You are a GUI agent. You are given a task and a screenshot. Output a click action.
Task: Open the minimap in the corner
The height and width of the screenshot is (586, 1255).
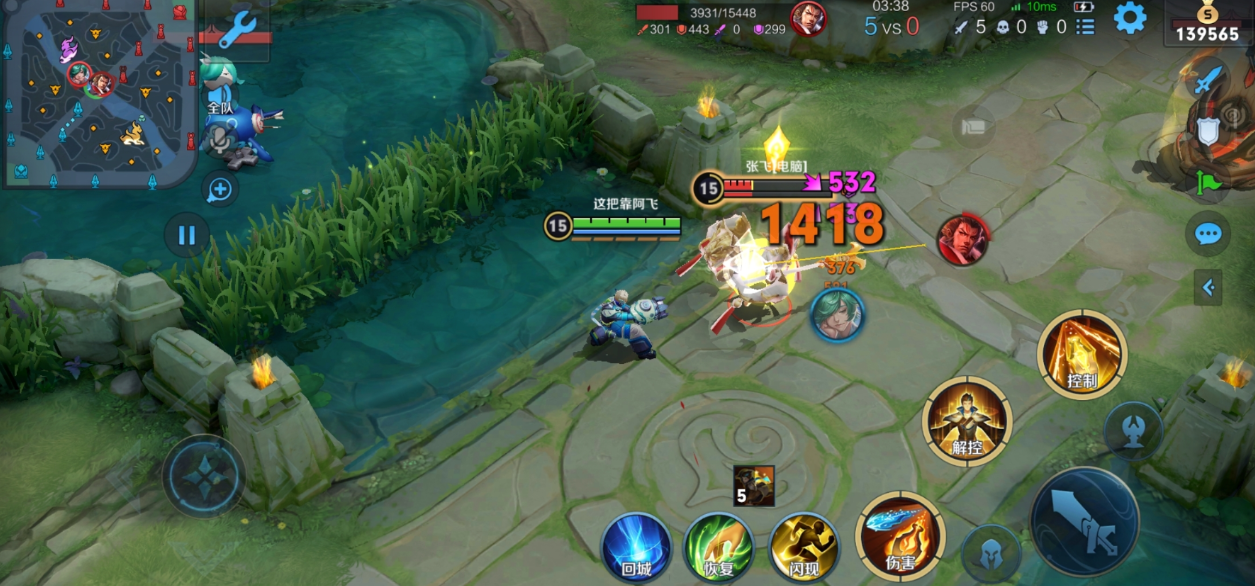(x=98, y=93)
